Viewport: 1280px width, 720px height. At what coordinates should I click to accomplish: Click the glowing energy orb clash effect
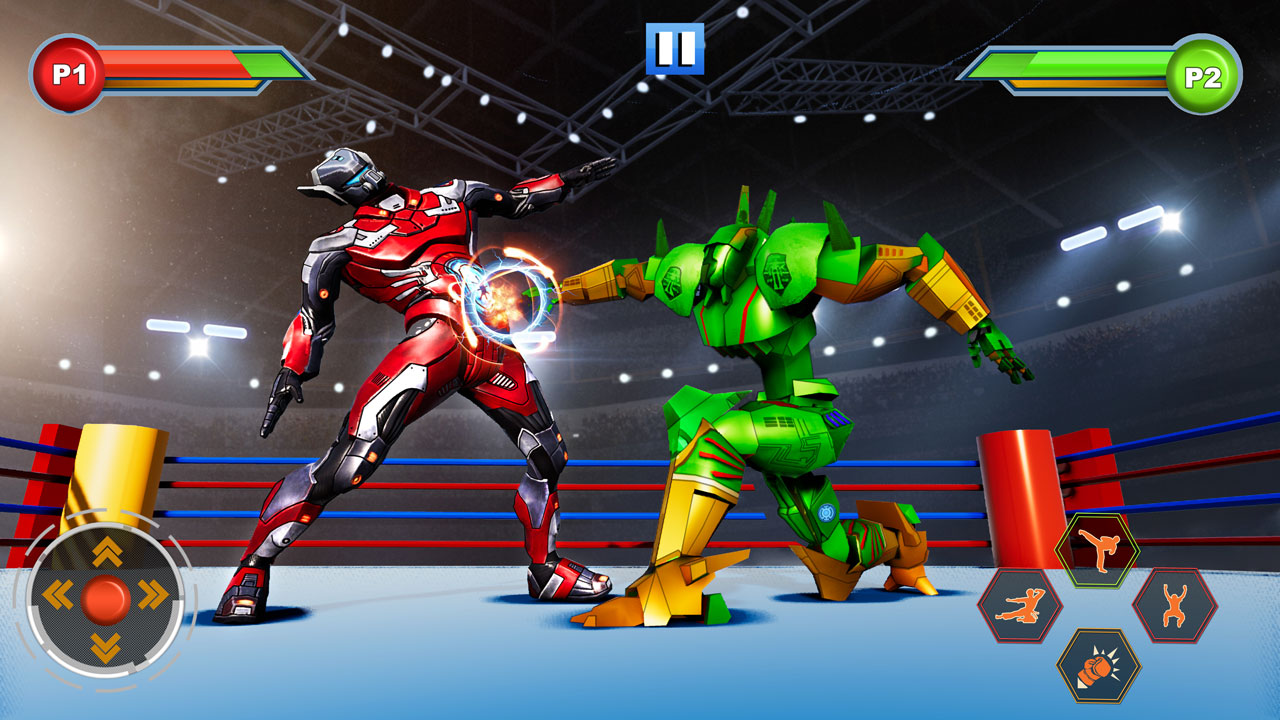[510, 297]
